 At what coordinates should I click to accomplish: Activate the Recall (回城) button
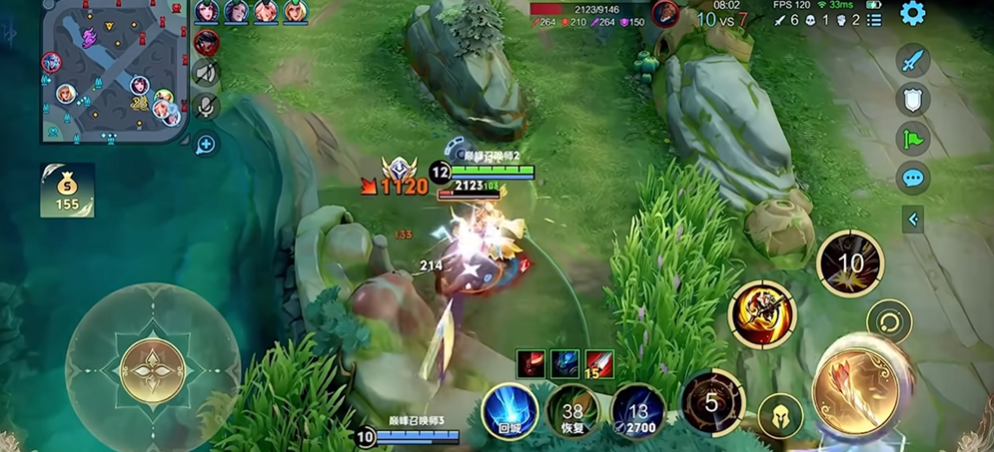510,412
